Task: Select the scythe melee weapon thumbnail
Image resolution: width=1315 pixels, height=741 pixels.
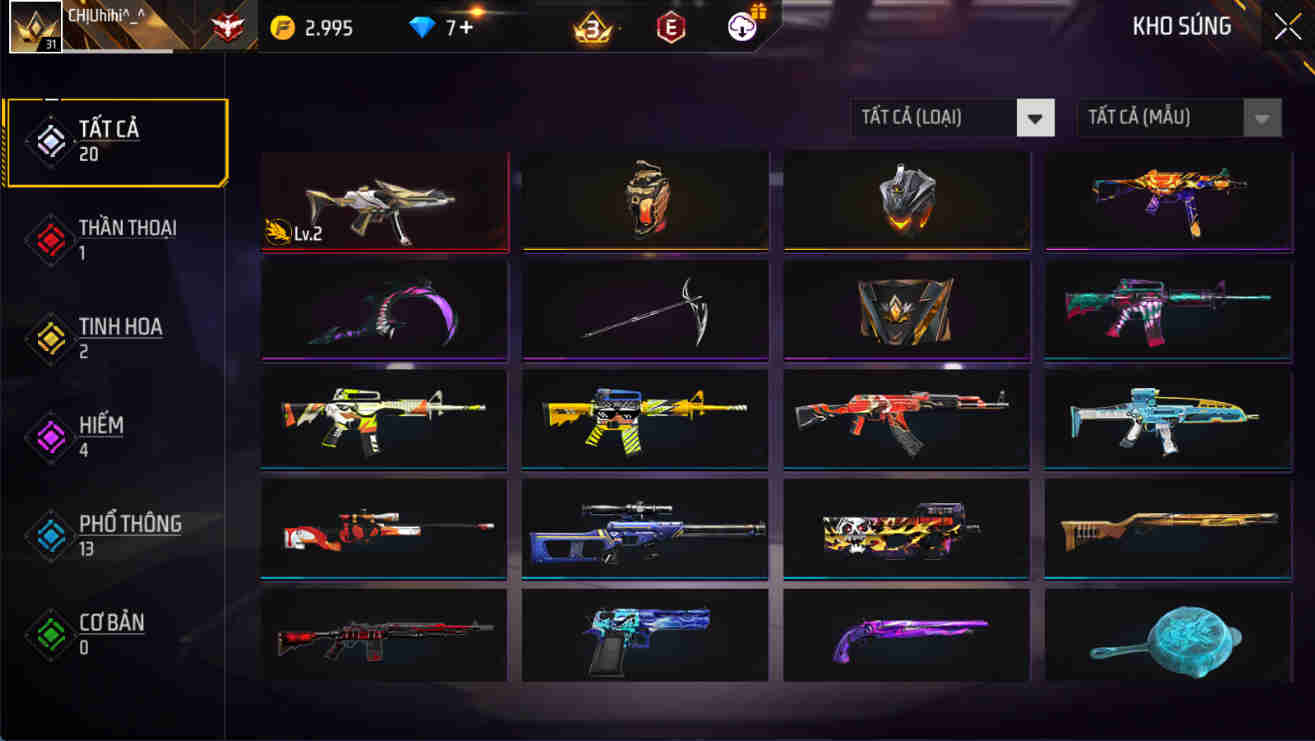Action: pyautogui.click(x=644, y=311)
